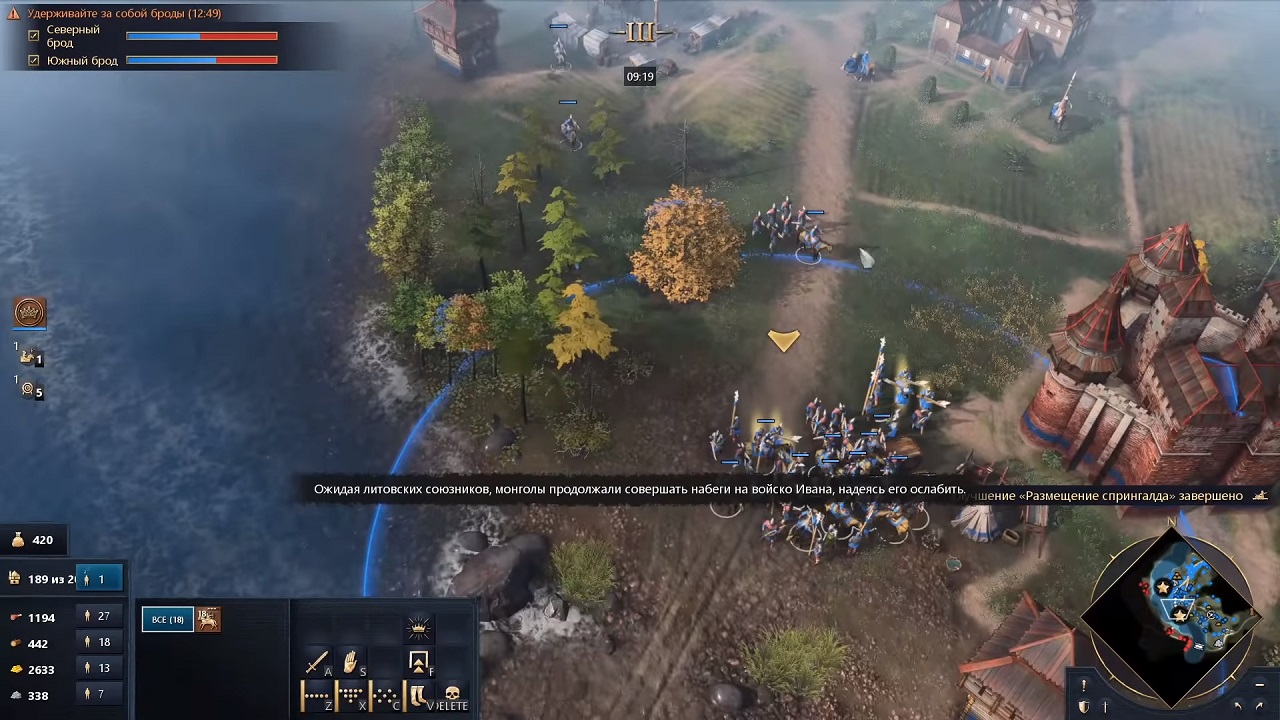Viewport: 1280px width, 720px height.
Task: Click the flare exclamation icon beside the minimap
Action: tap(1083, 685)
